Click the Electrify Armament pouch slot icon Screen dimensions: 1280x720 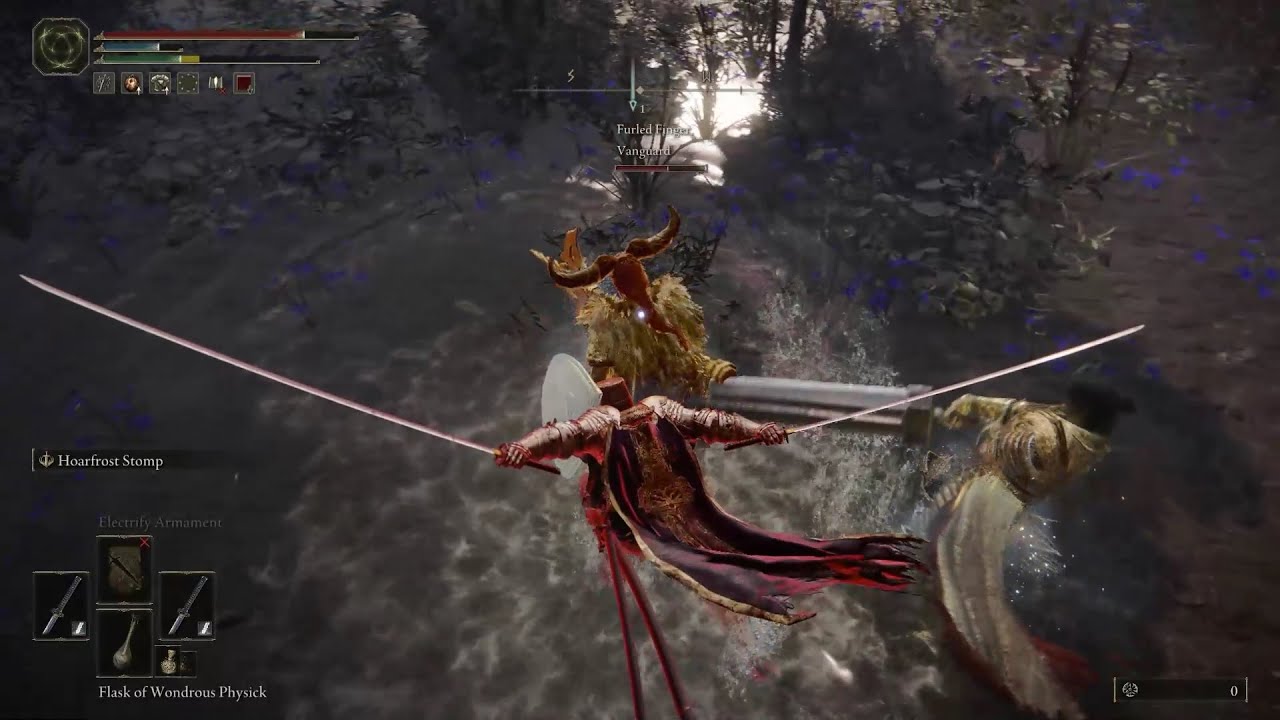(x=125, y=568)
